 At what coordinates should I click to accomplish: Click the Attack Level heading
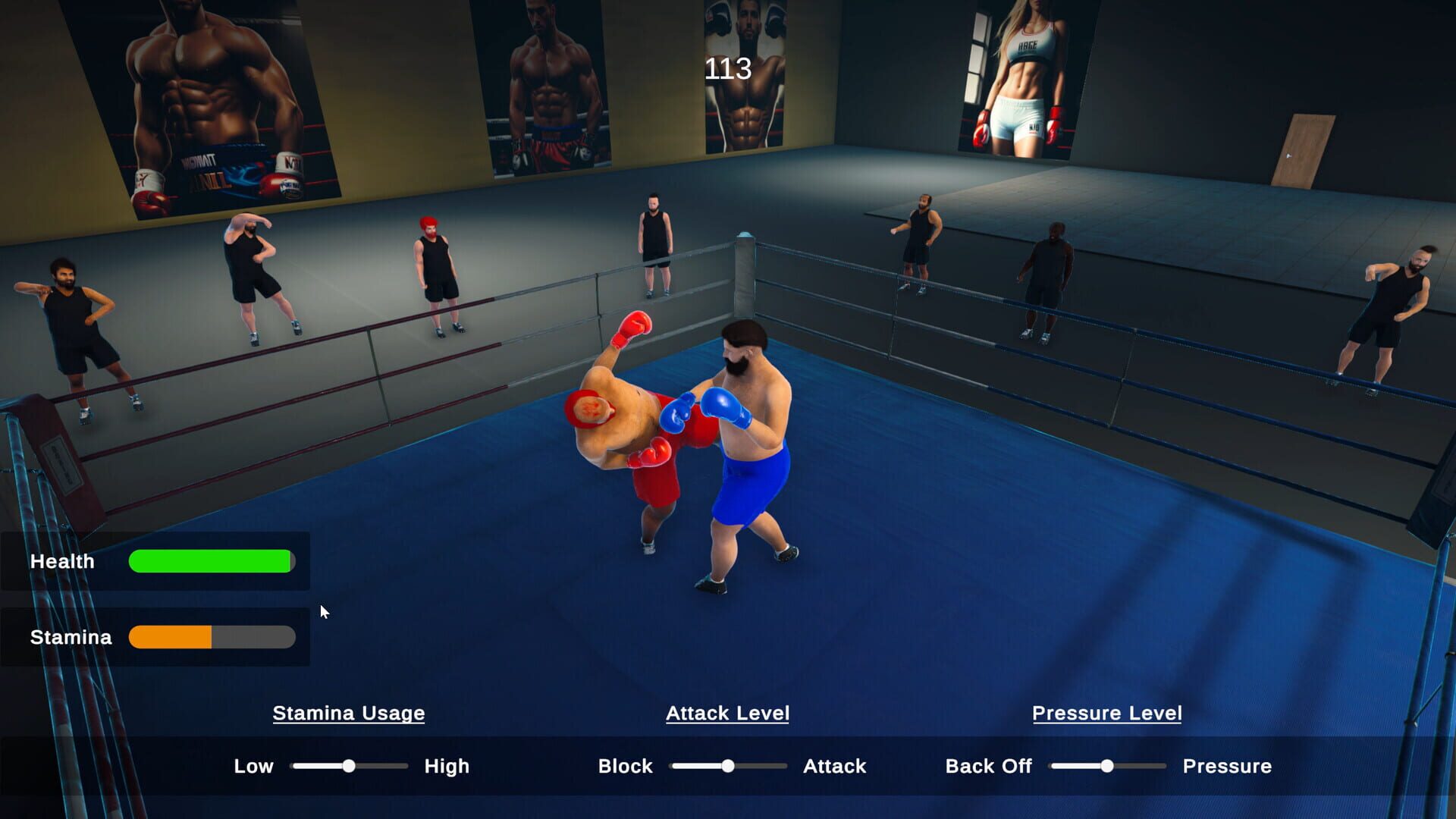coord(727,713)
